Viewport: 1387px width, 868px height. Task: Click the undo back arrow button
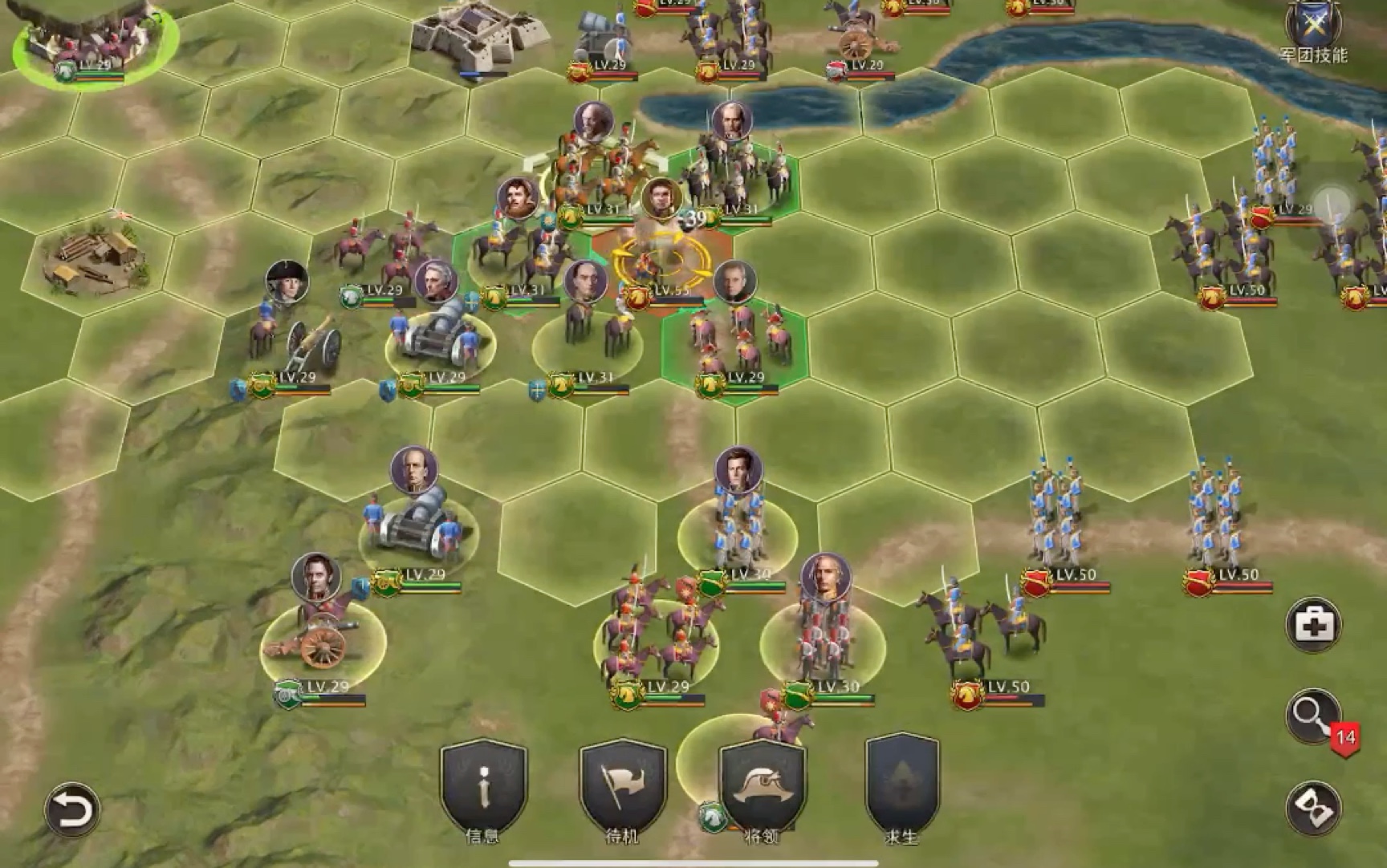coord(72,810)
